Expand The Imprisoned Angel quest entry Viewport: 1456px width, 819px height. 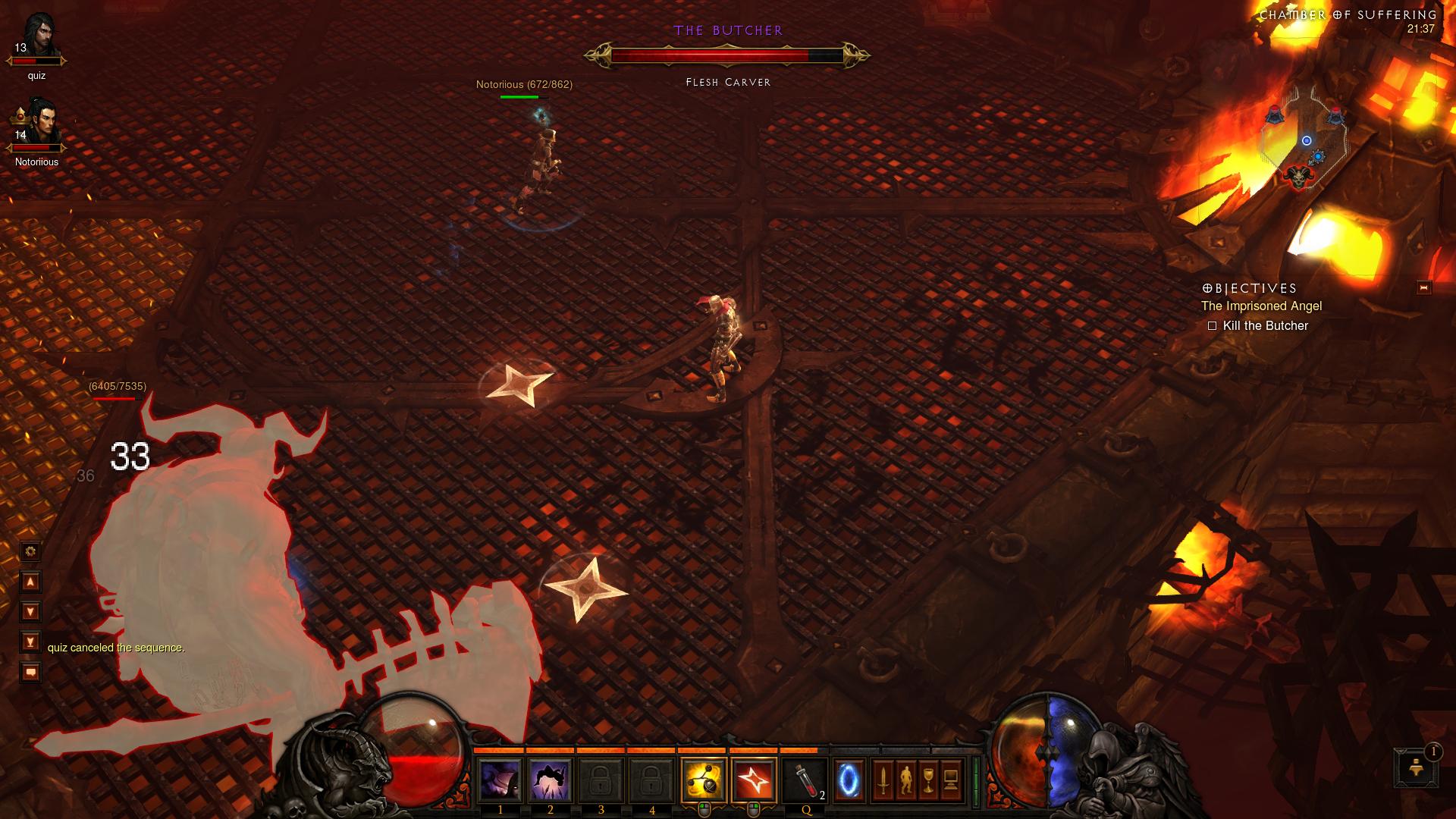[1261, 306]
